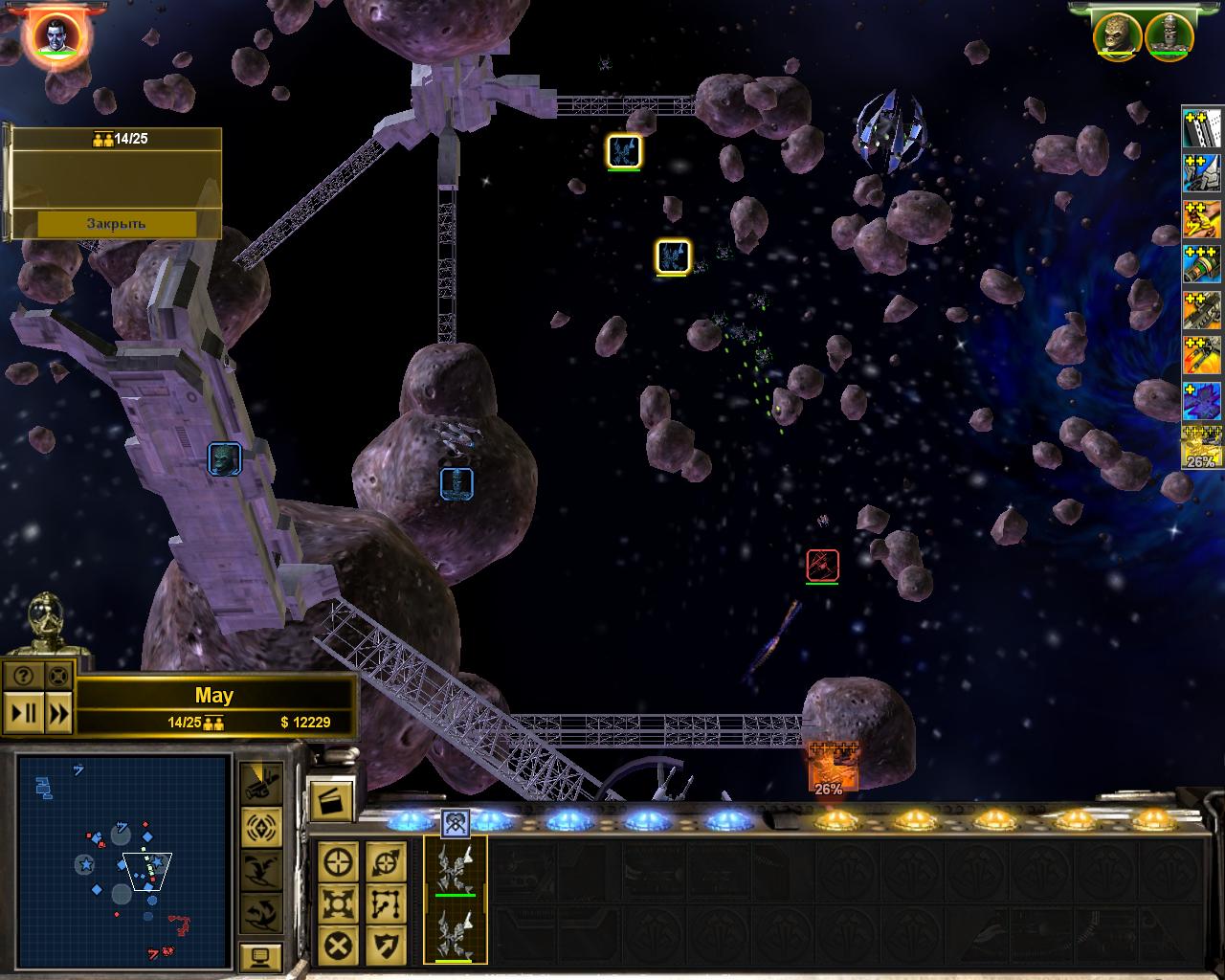
Task: Open the question mark help button
Action: tap(24, 675)
